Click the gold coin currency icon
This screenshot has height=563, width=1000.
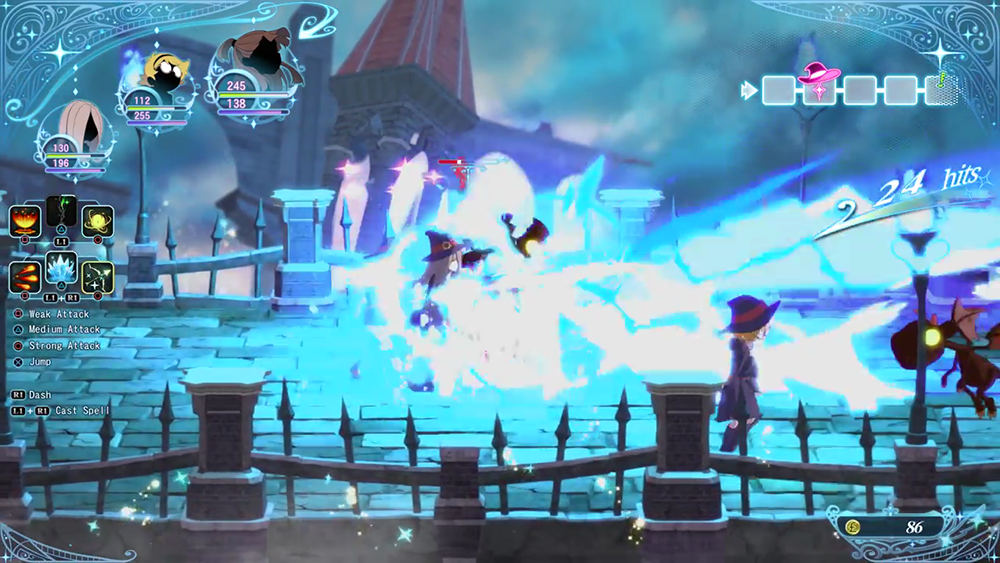(855, 526)
